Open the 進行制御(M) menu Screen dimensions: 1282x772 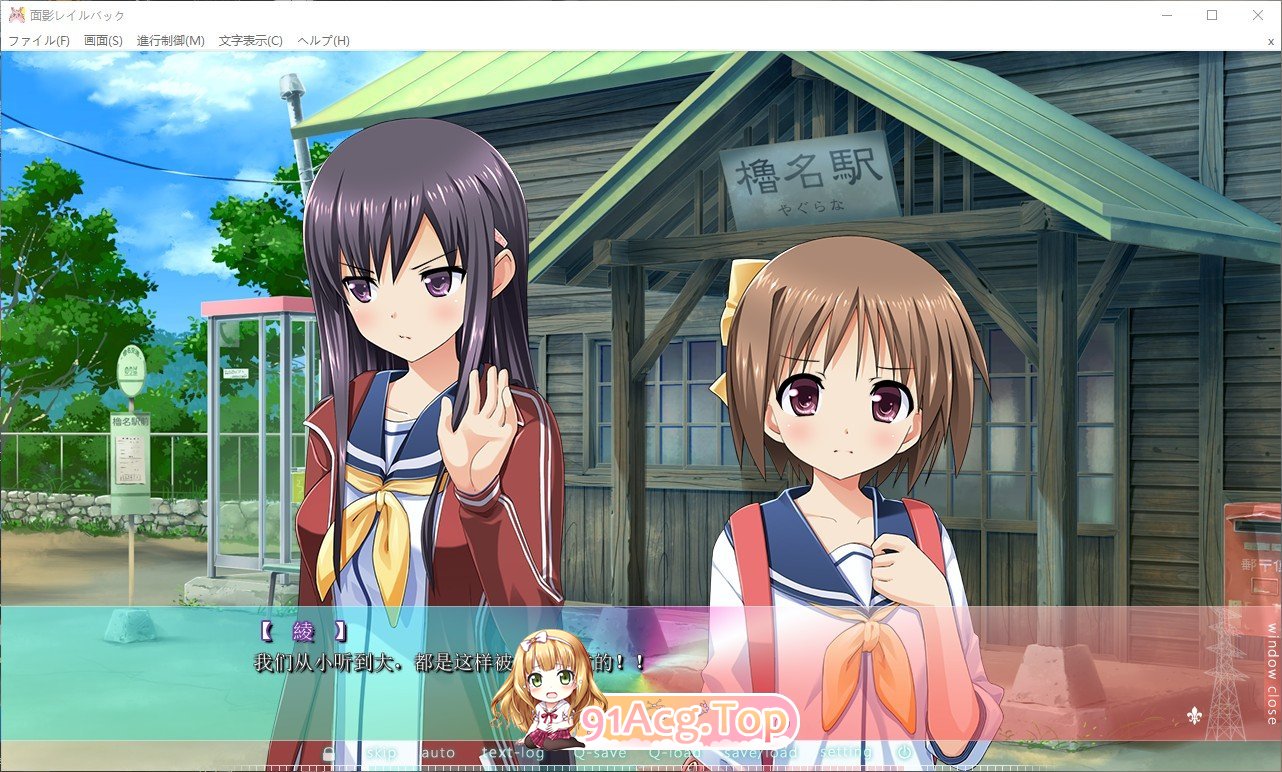170,41
